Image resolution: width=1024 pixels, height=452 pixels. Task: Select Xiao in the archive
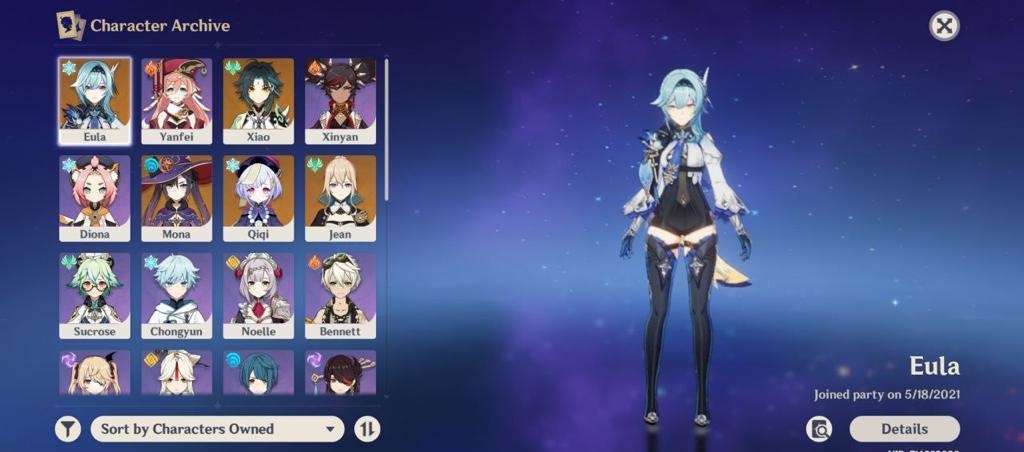point(258,100)
